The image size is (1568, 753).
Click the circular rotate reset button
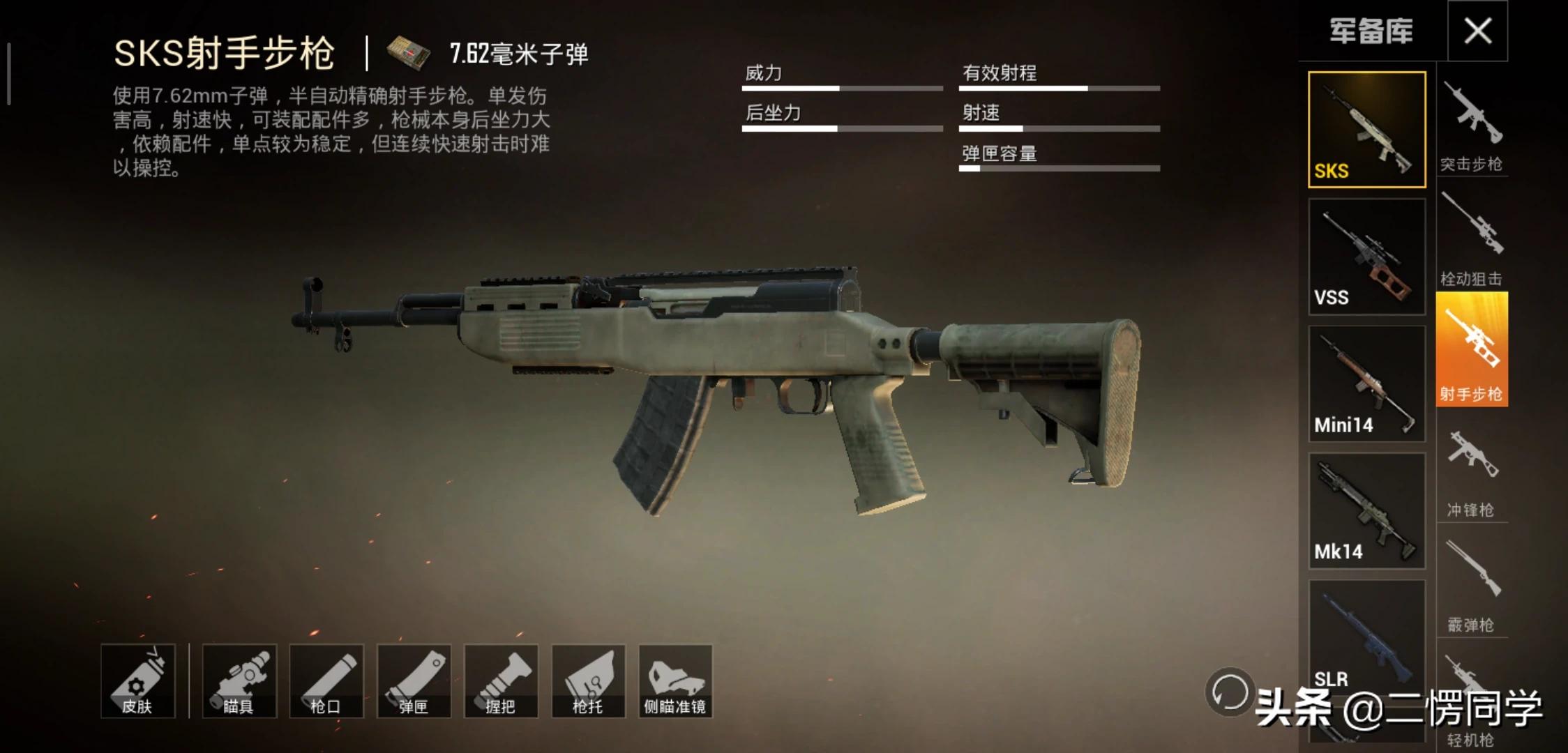[1229, 692]
